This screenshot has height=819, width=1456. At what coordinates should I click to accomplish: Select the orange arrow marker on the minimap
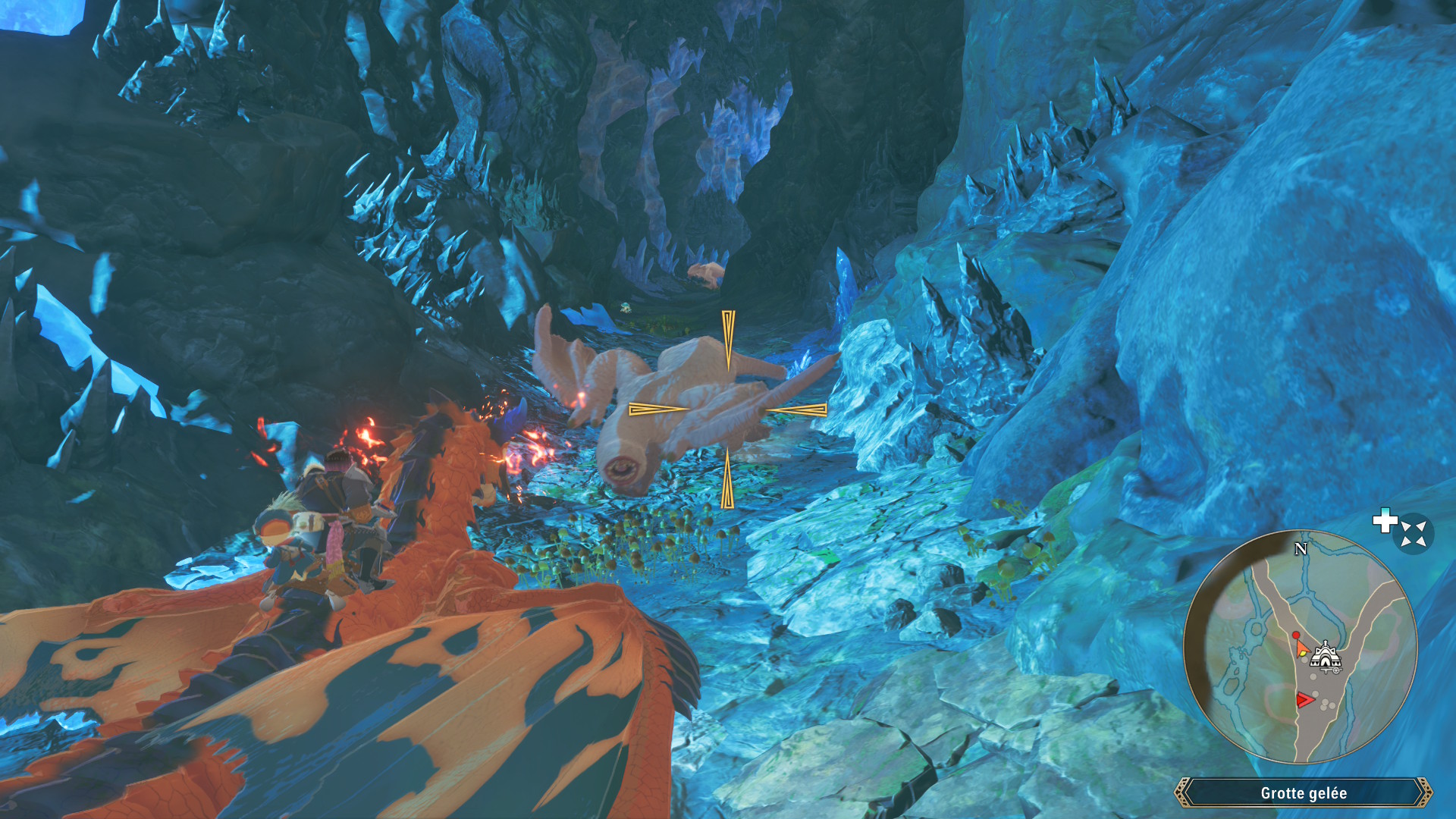(1301, 648)
